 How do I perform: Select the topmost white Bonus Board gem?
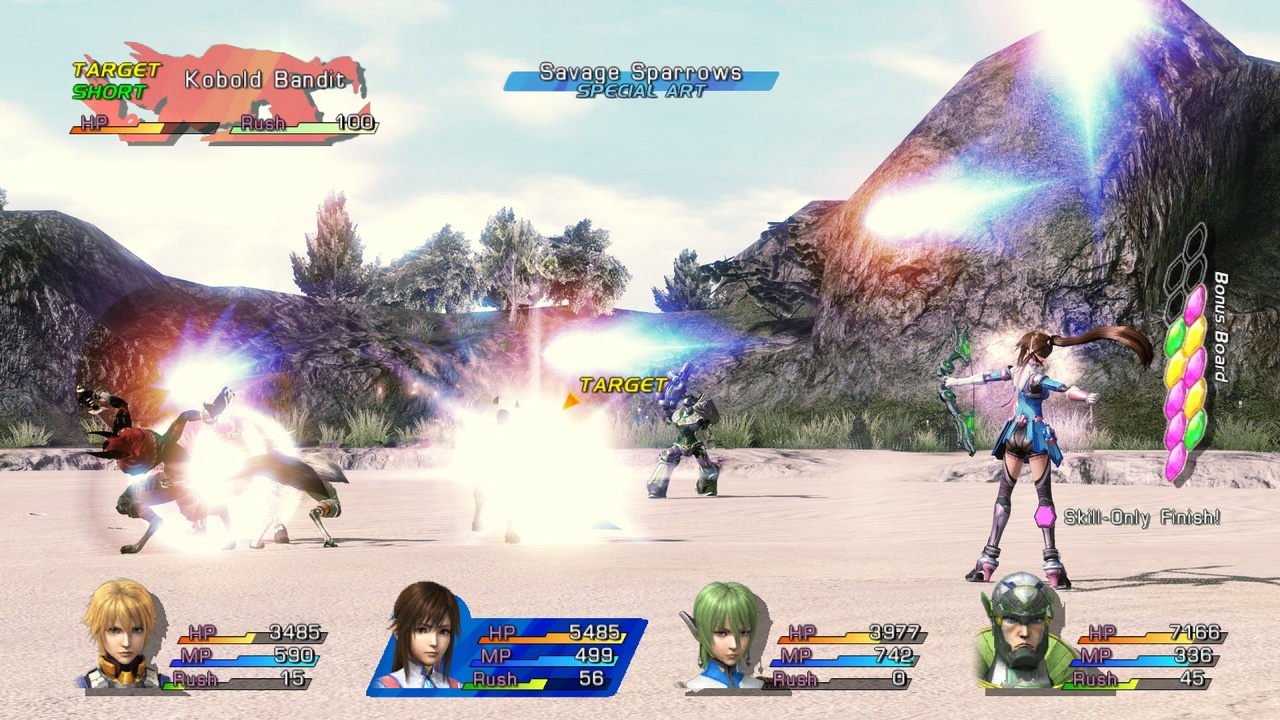[1197, 240]
